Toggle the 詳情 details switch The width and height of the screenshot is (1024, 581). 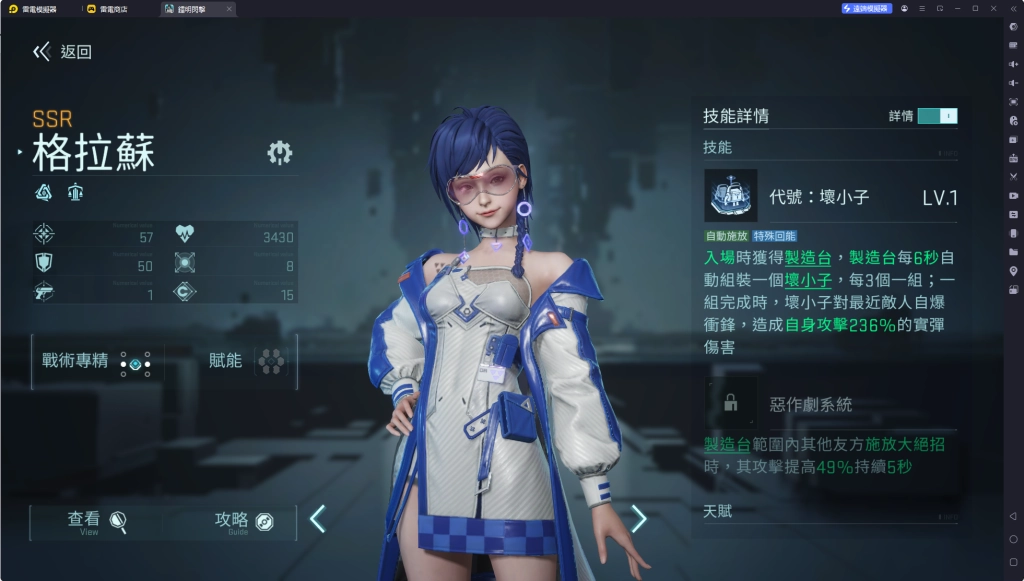point(937,116)
